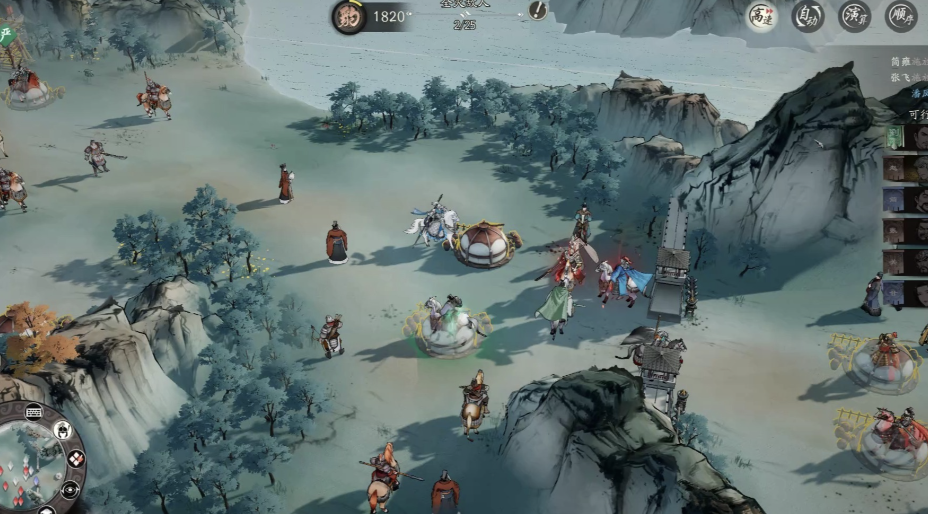Image resolution: width=928 pixels, height=514 pixels.
Task: Click the diamond tiles icon on minimap ring
Action: click(x=76, y=460)
